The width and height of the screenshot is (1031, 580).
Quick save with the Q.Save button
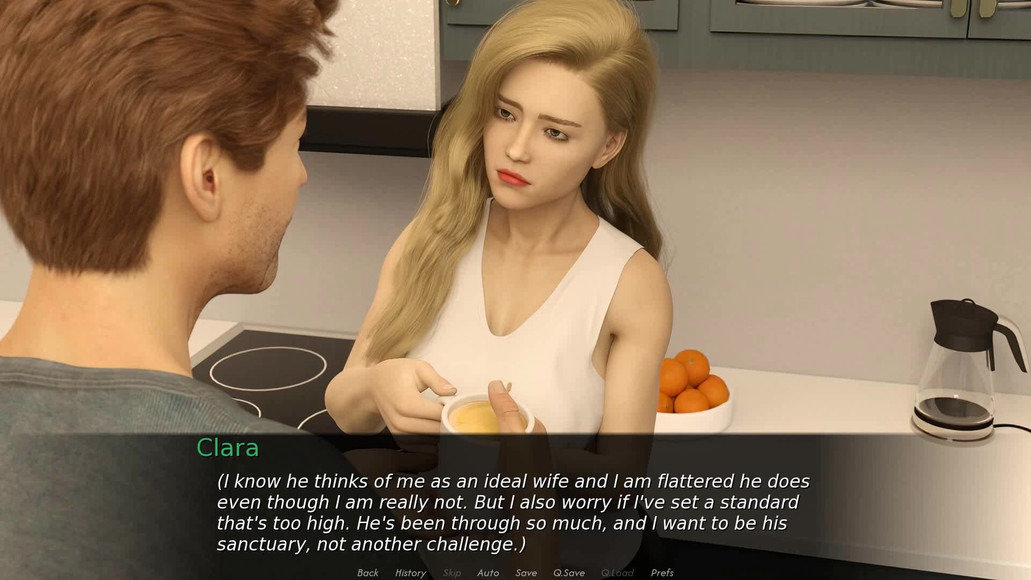tap(569, 573)
